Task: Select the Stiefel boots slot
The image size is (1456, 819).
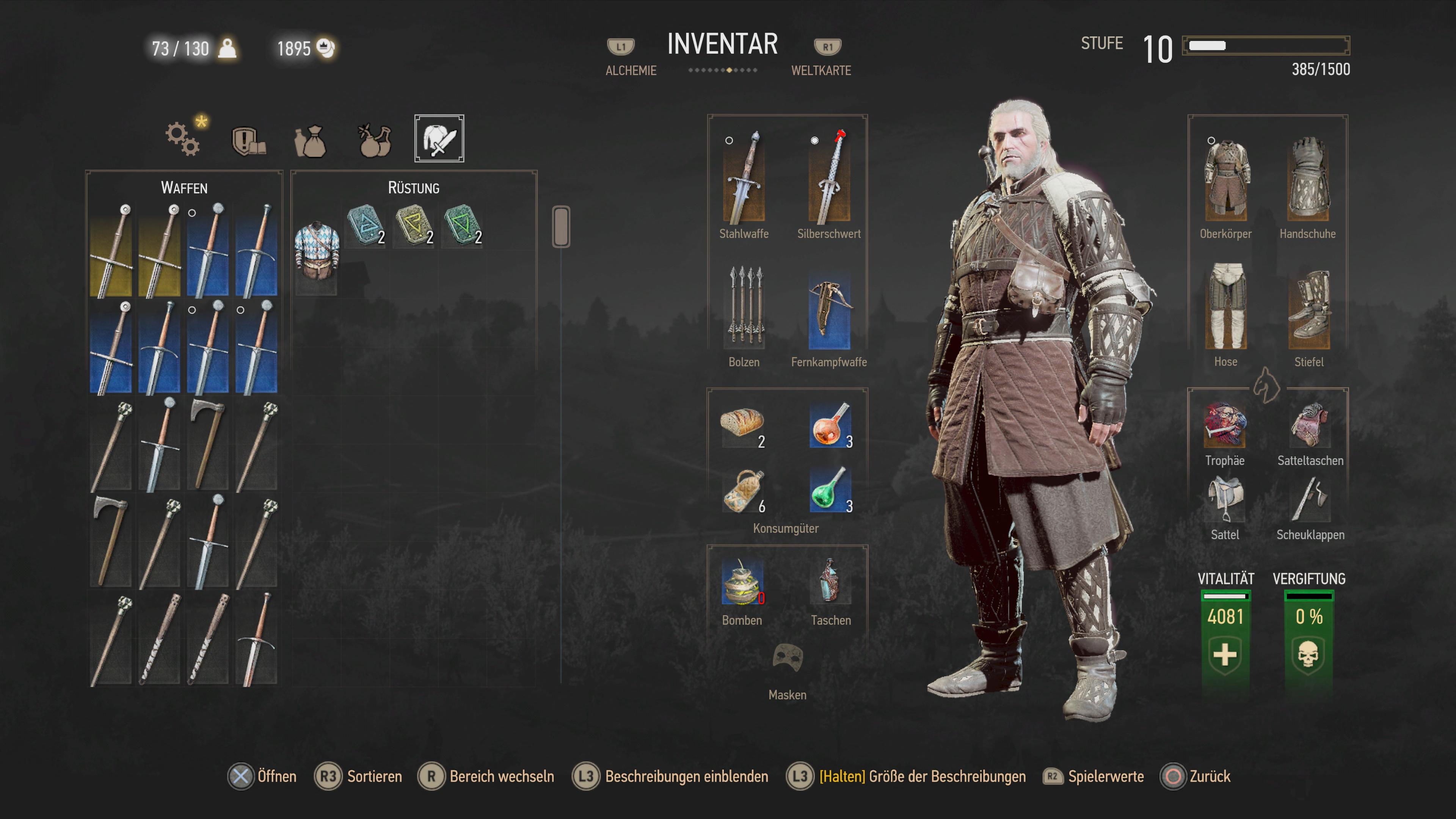Action: click(x=1309, y=309)
